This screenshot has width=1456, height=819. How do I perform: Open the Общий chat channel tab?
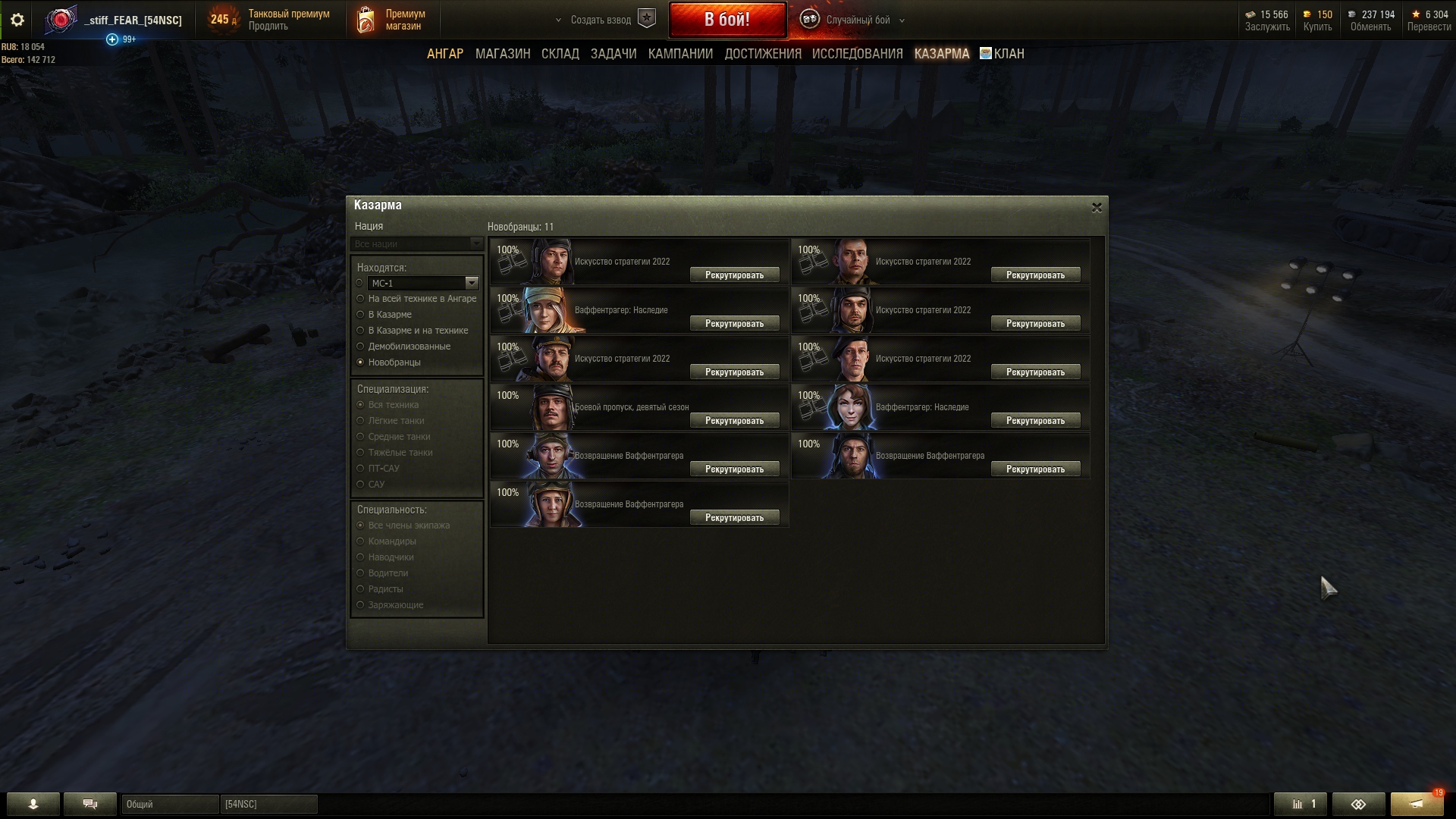point(170,804)
